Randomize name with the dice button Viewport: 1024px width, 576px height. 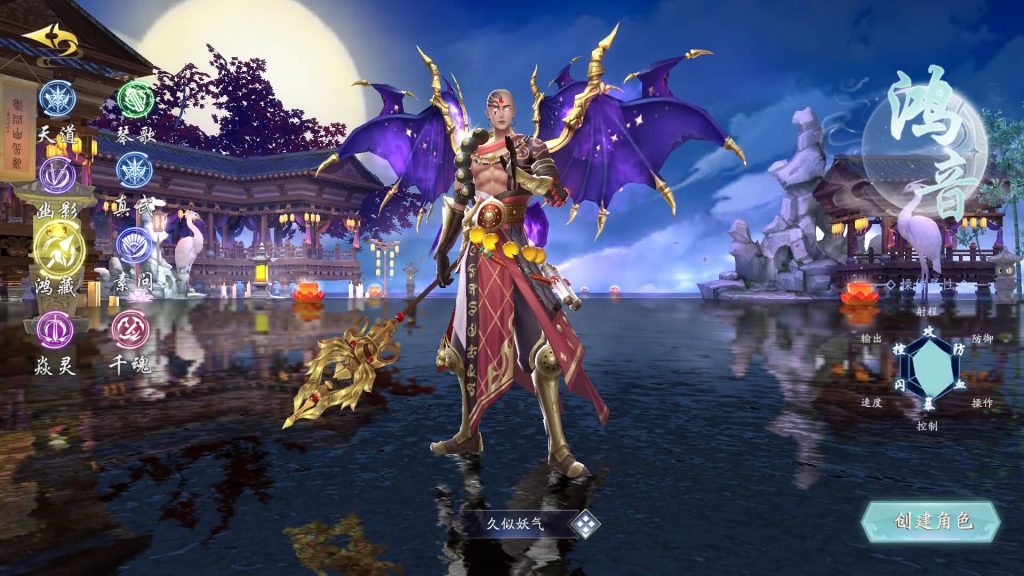pos(585,524)
